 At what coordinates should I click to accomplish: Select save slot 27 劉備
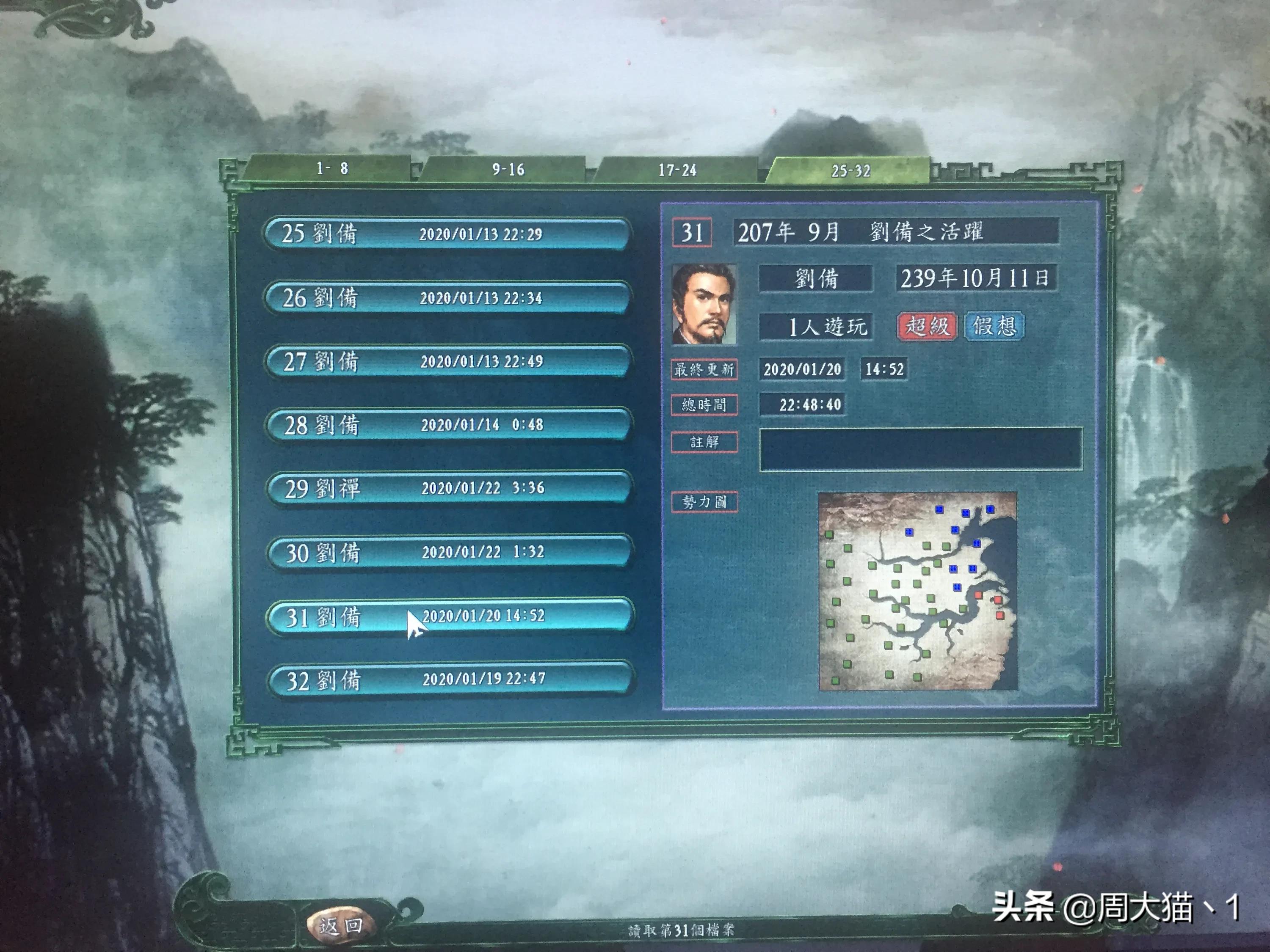(x=448, y=361)
